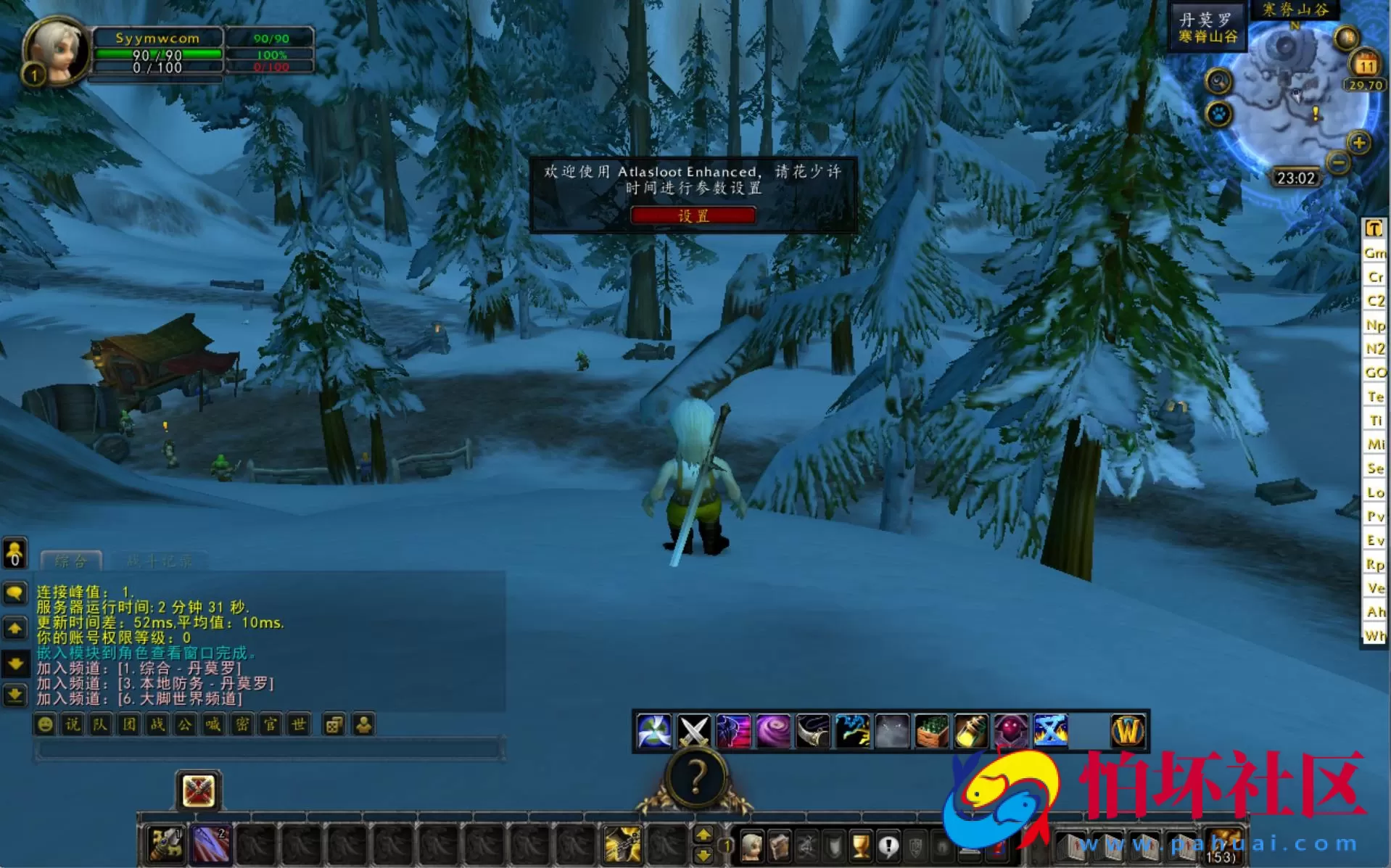Click the downward chat scroll arrow button
Viewport: 1391px width, 868px height.
[15, 661]
